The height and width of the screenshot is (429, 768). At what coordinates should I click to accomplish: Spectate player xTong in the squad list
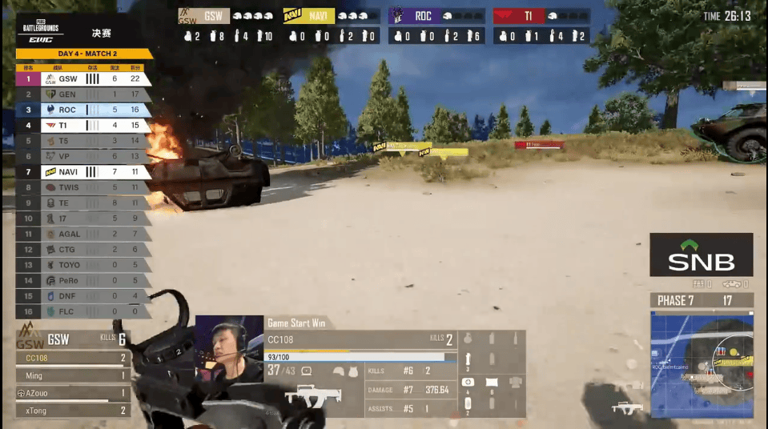coord(73,410)
